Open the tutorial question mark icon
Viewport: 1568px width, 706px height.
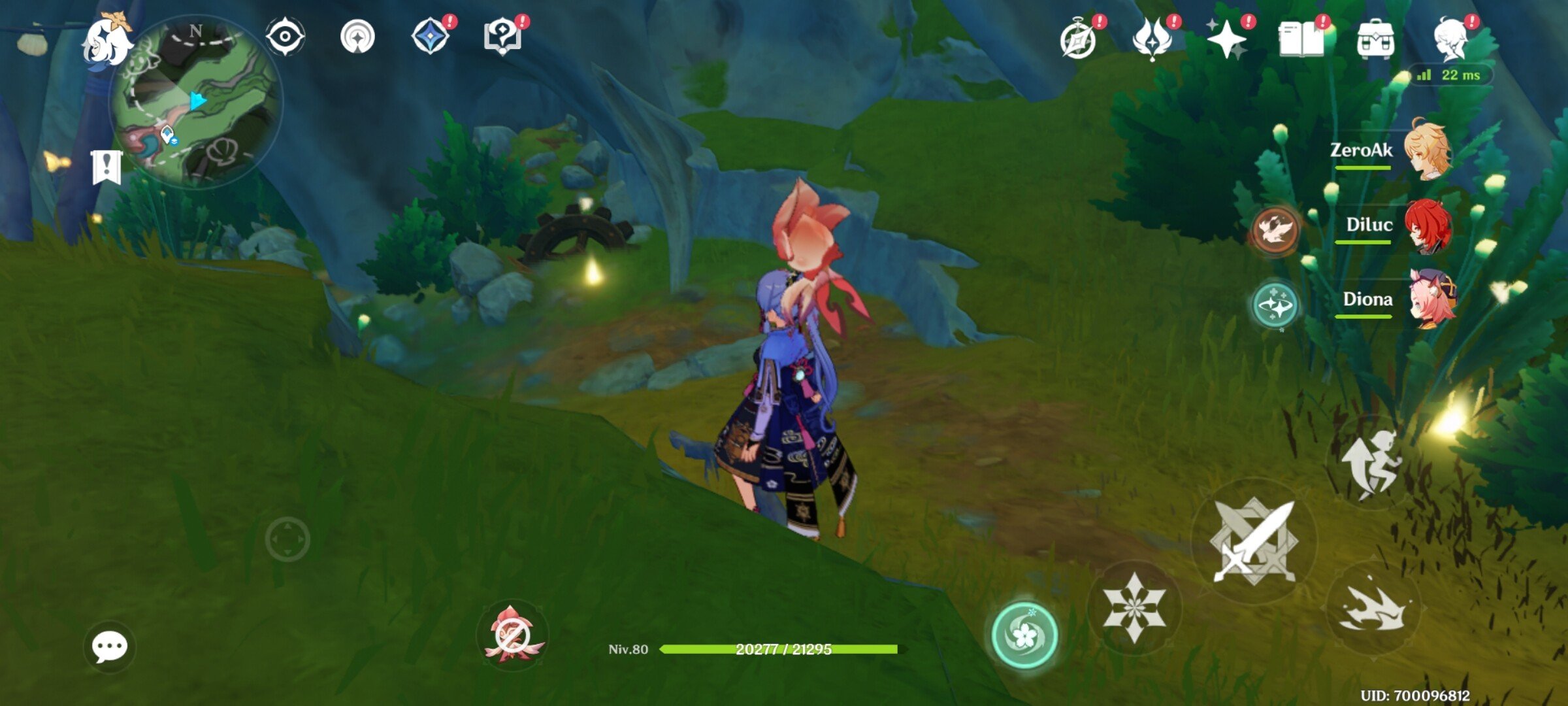tap(502, 37)
